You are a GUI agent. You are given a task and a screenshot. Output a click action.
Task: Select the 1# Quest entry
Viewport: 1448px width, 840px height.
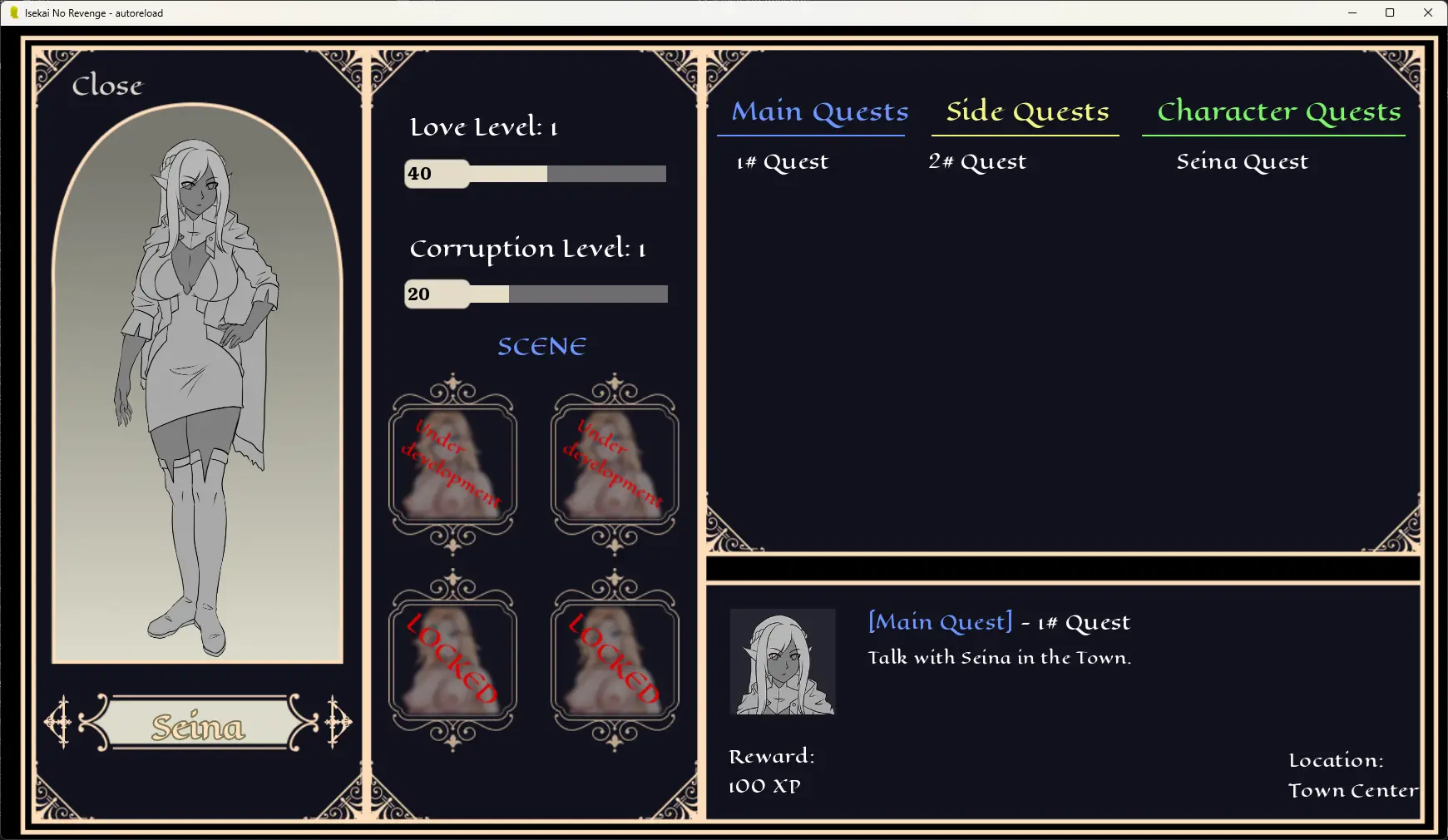[x=783, y=162]
